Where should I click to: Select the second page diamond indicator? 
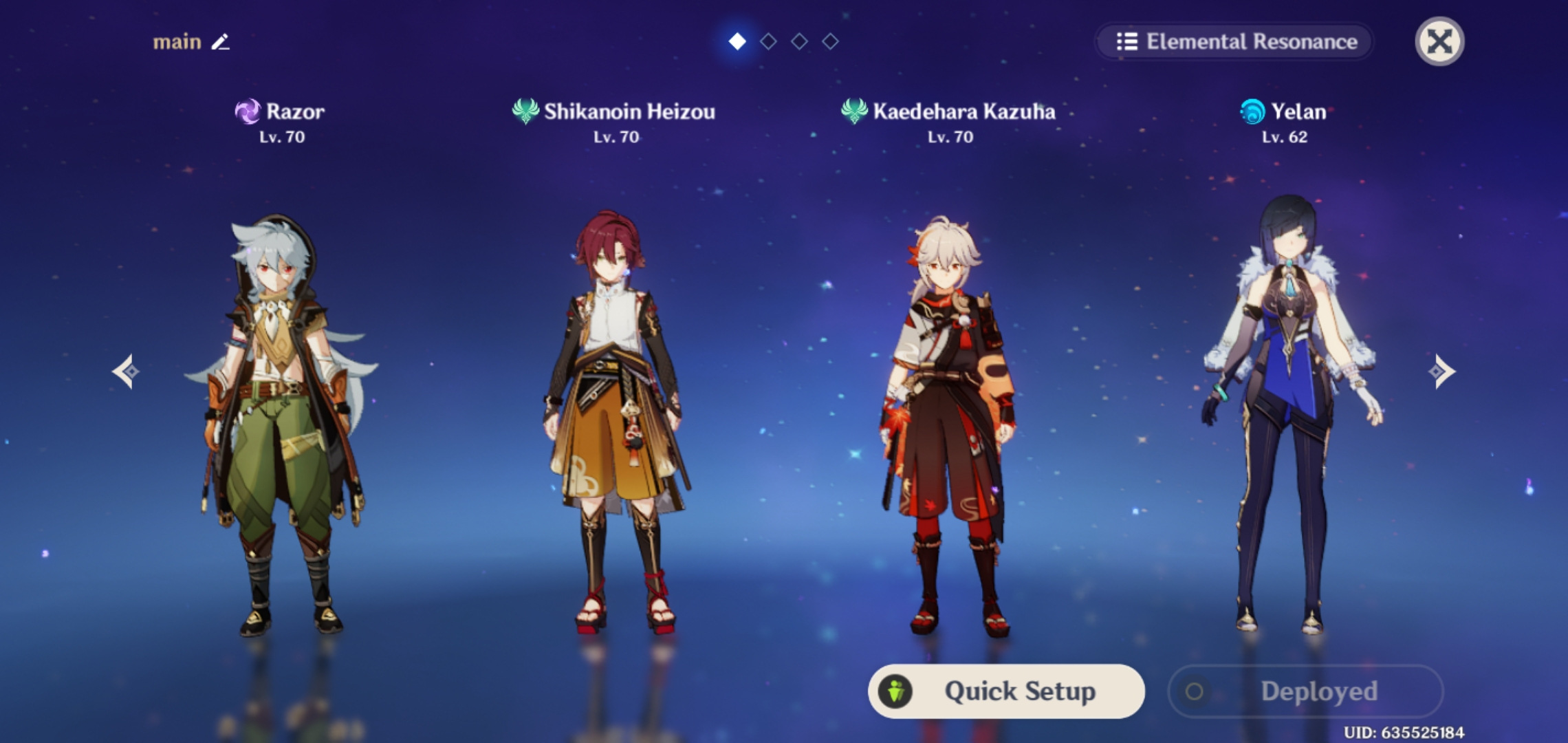[768, 41]
